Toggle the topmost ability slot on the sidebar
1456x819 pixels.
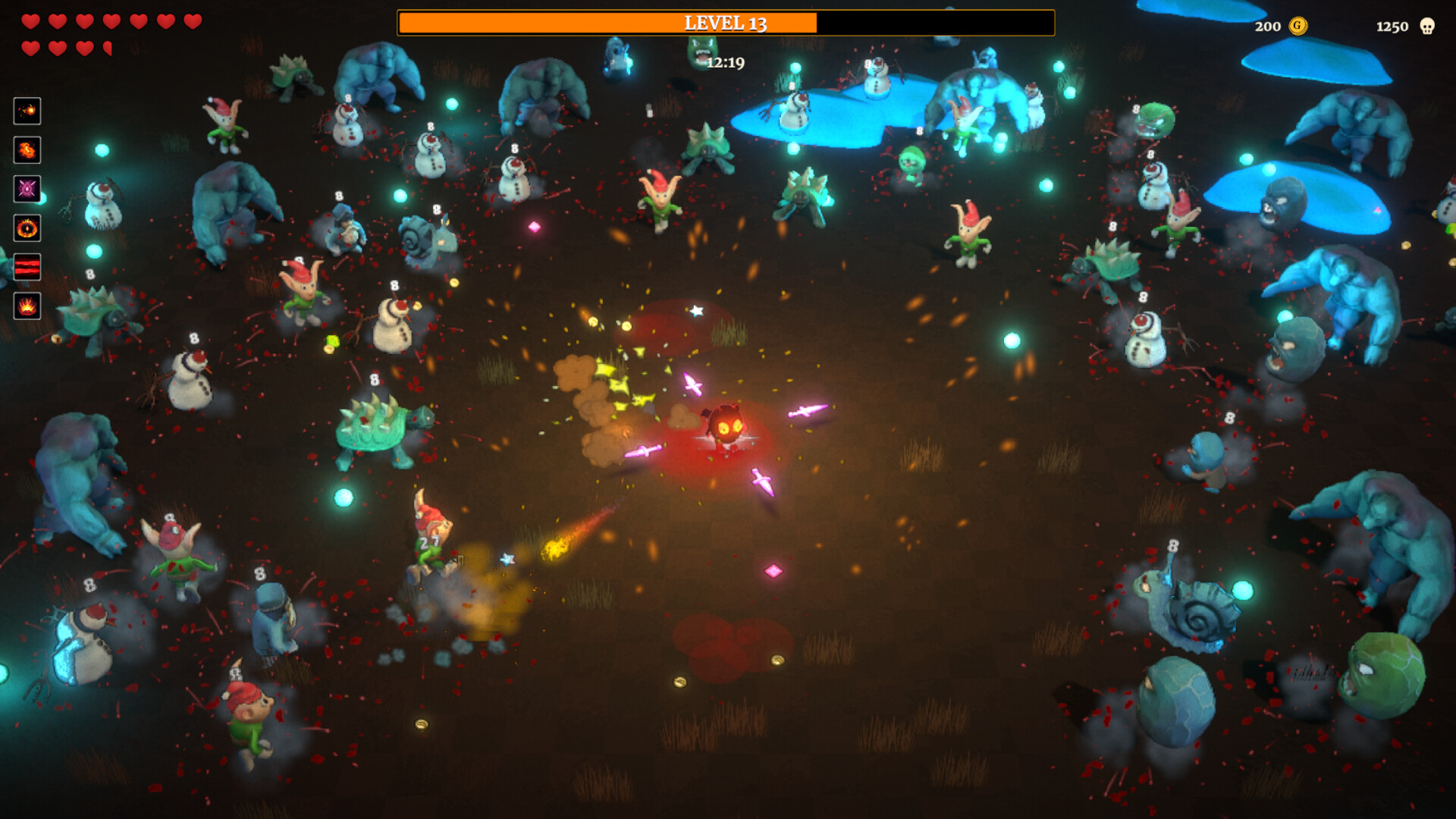tap(27, 112)
